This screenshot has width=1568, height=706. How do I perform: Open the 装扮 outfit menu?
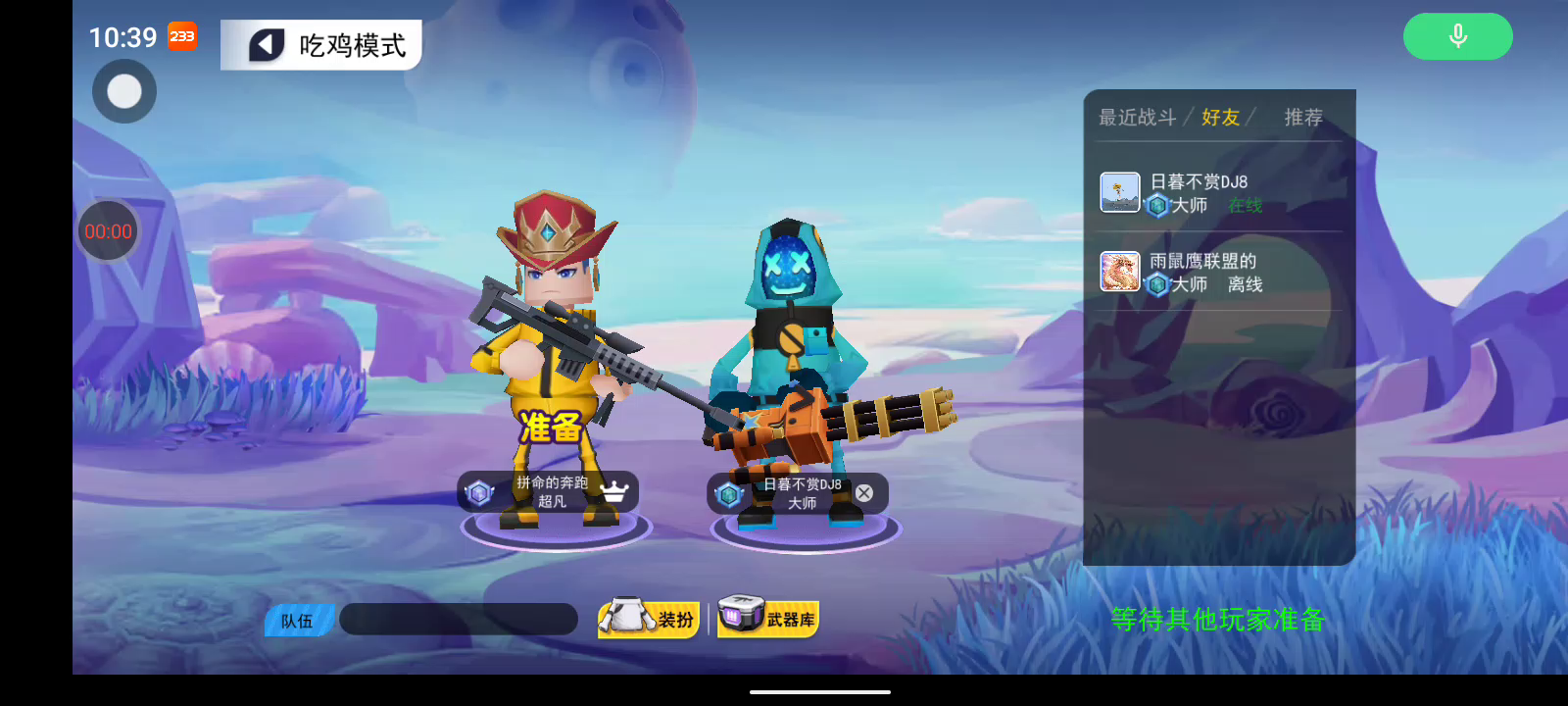click(649, 619)
